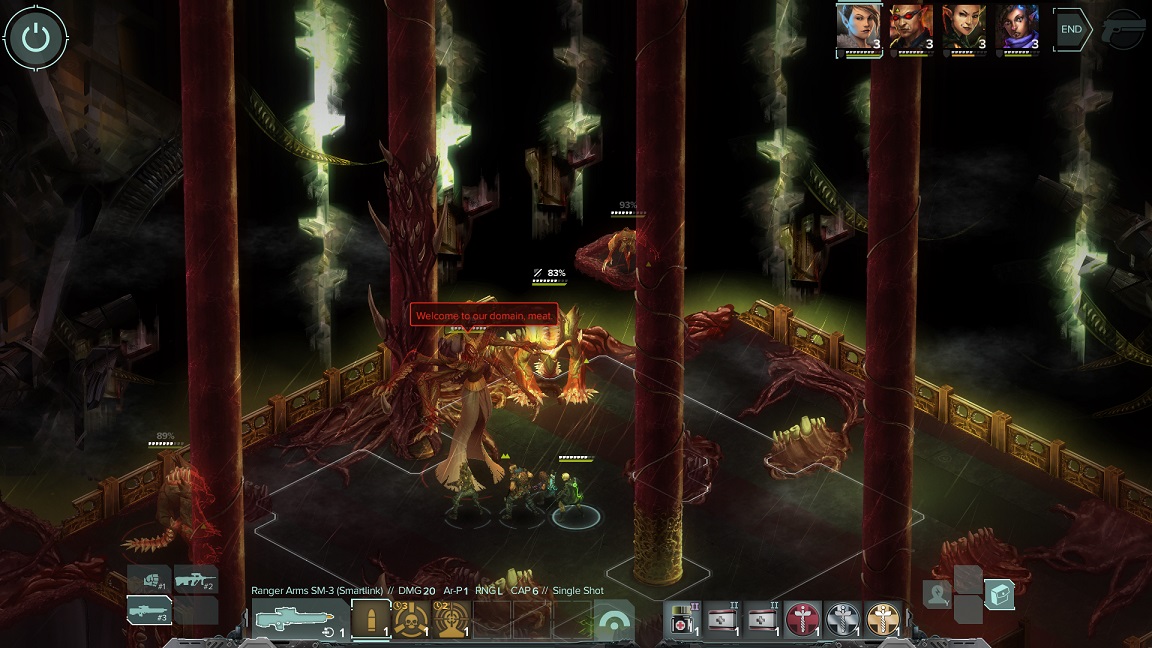The height and width of the screenshot is (648, 1152).
Task: Activate the crosshair aimed shot ability
Action: 450,620
